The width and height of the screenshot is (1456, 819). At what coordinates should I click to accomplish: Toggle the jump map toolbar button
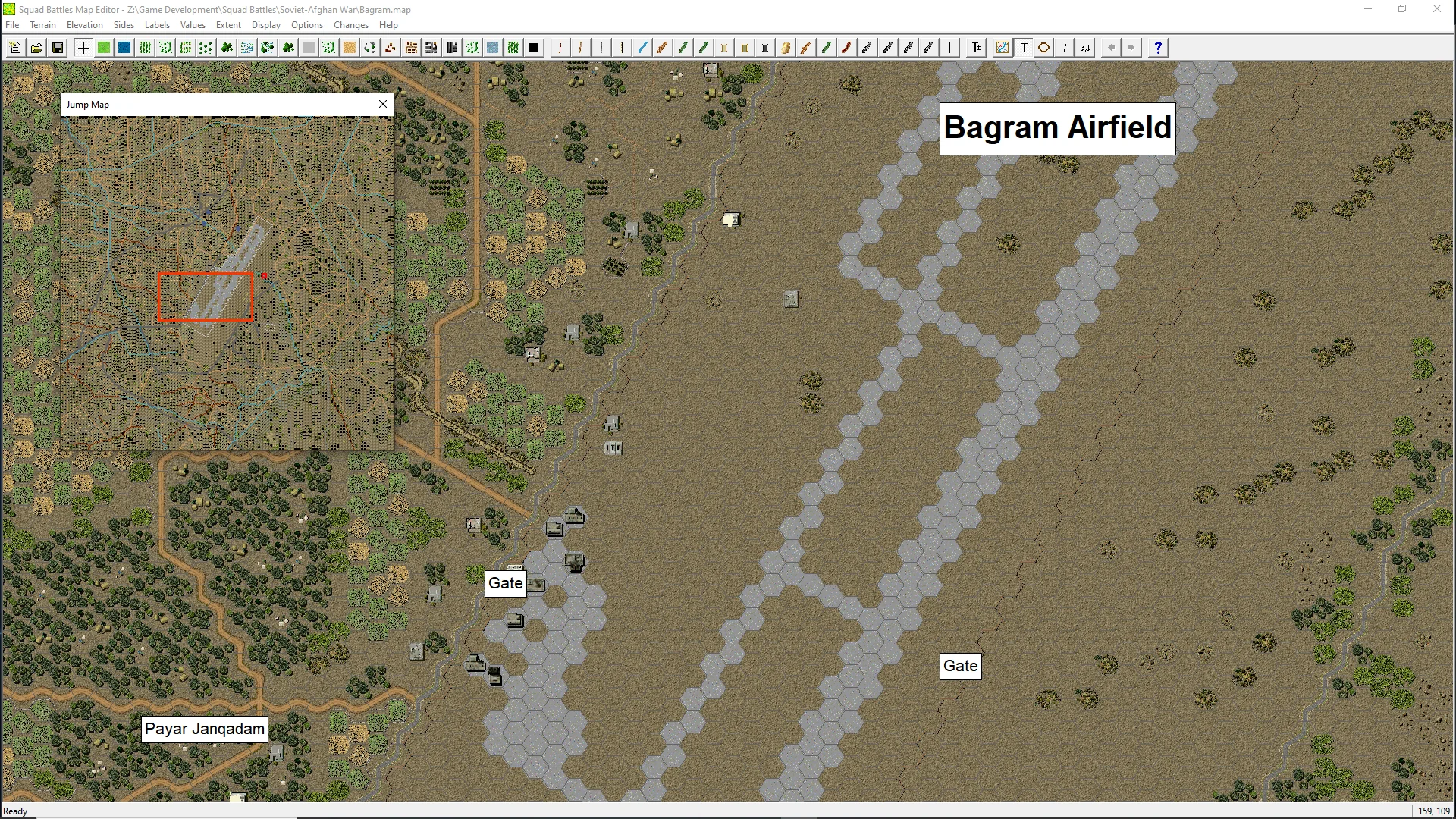pyautogui.click(x=1003, y=48)
